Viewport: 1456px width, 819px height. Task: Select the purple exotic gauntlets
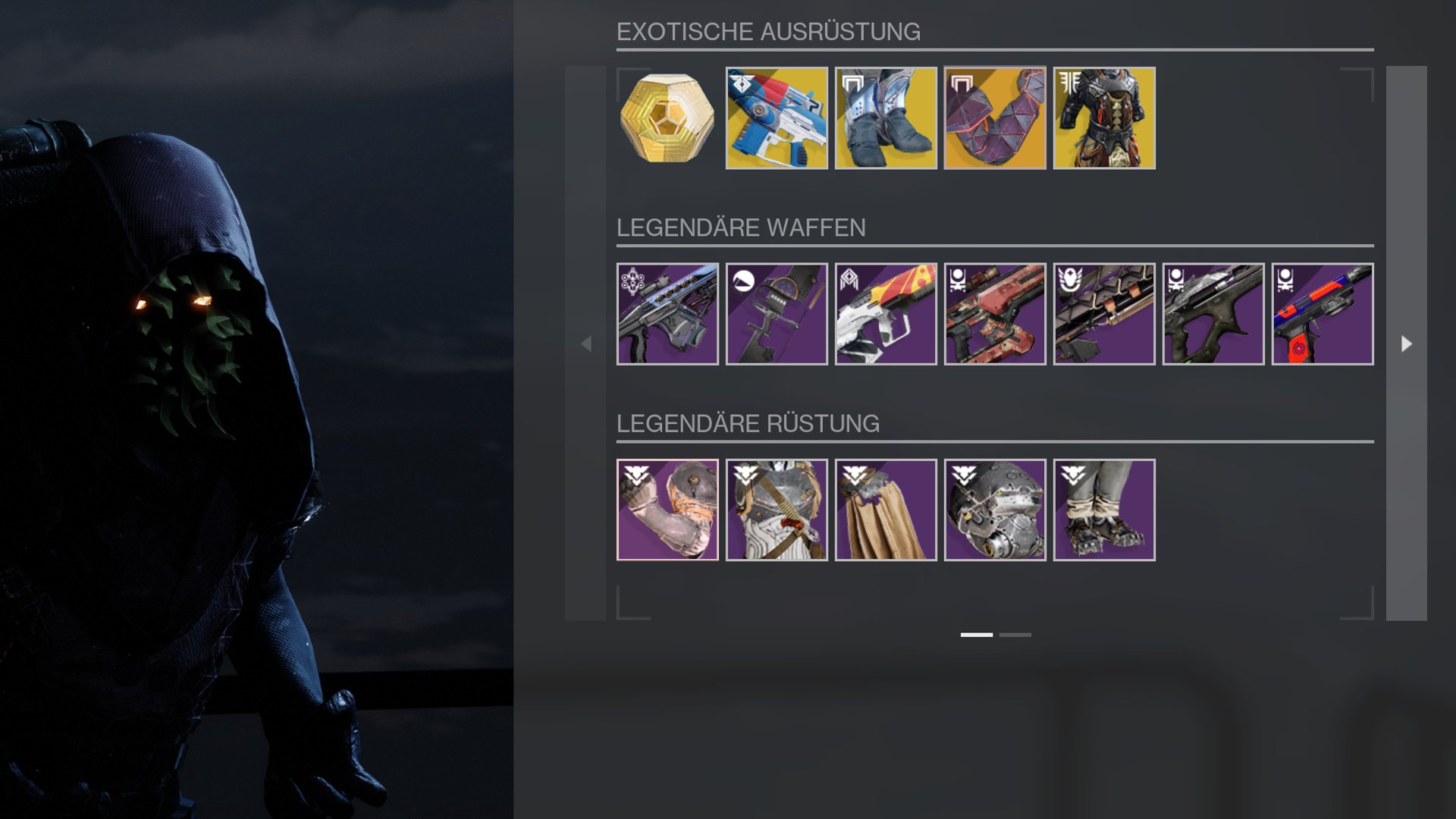(x=995, y=118)
